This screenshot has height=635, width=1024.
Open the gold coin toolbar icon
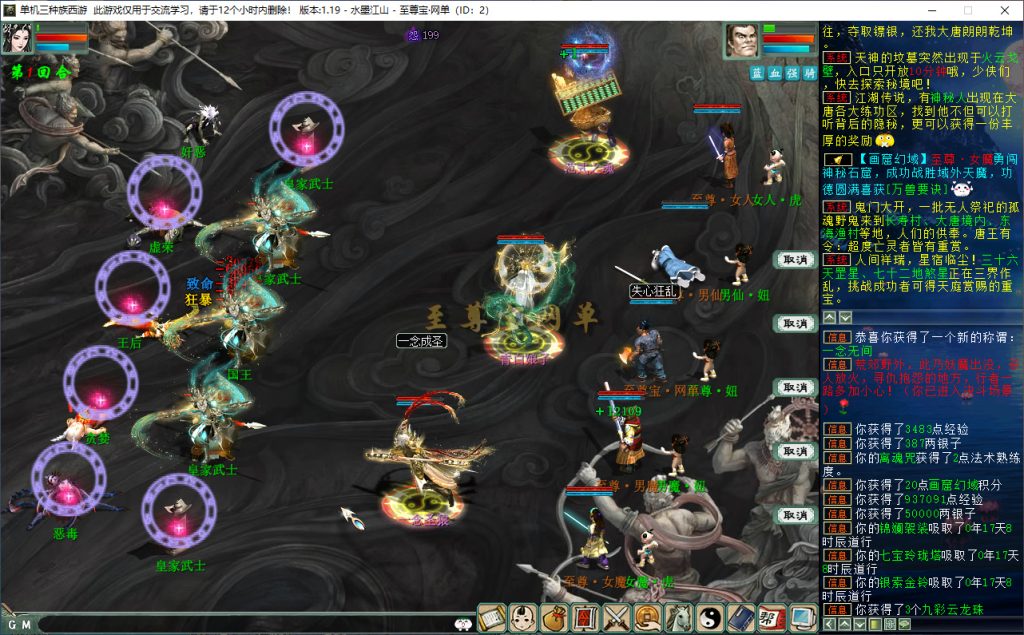pyautogui.click(x=648, y=618)
